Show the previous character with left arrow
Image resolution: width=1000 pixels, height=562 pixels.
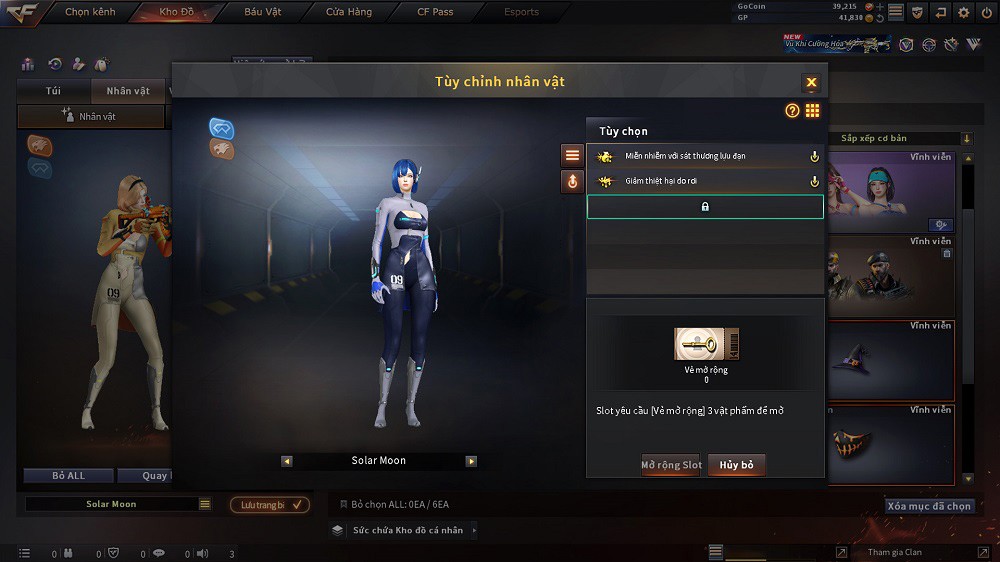coord(287,461)
